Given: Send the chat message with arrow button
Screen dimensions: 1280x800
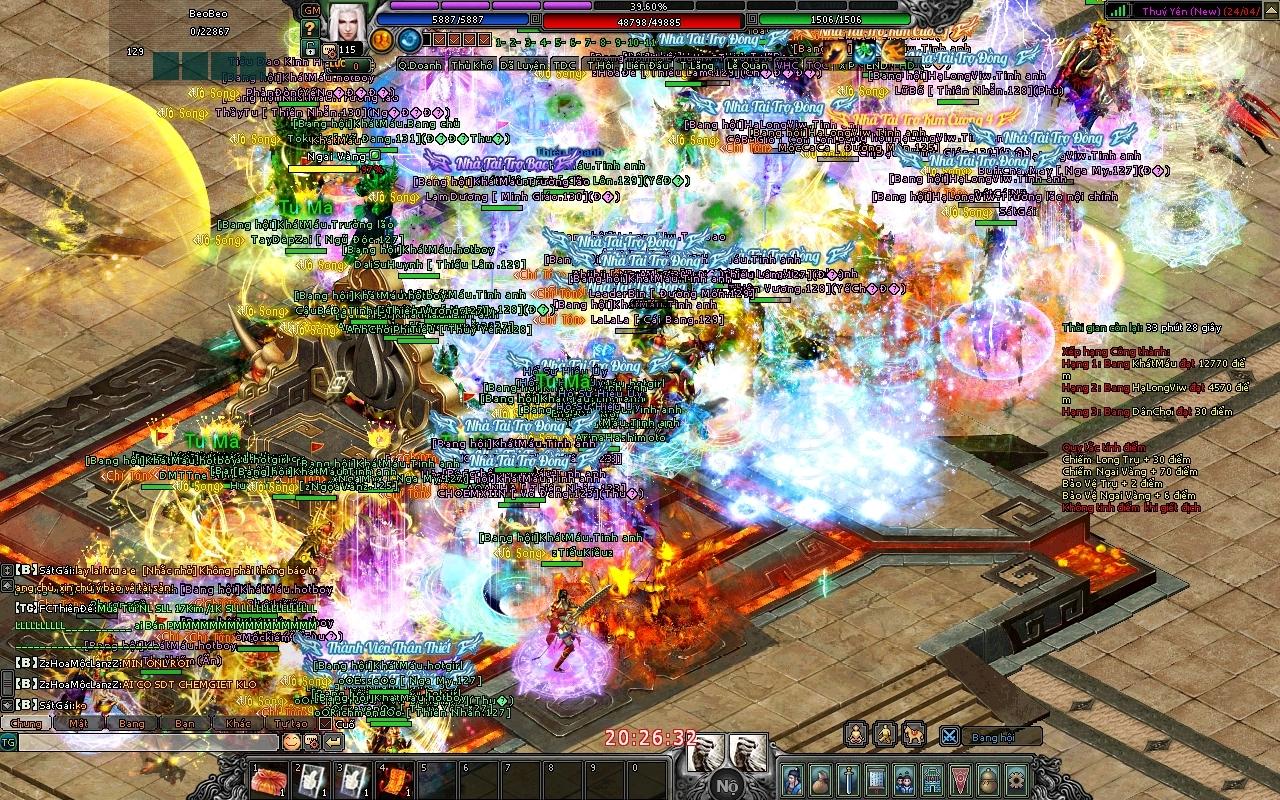Looking at the screenshot, I should coord(334,742).
